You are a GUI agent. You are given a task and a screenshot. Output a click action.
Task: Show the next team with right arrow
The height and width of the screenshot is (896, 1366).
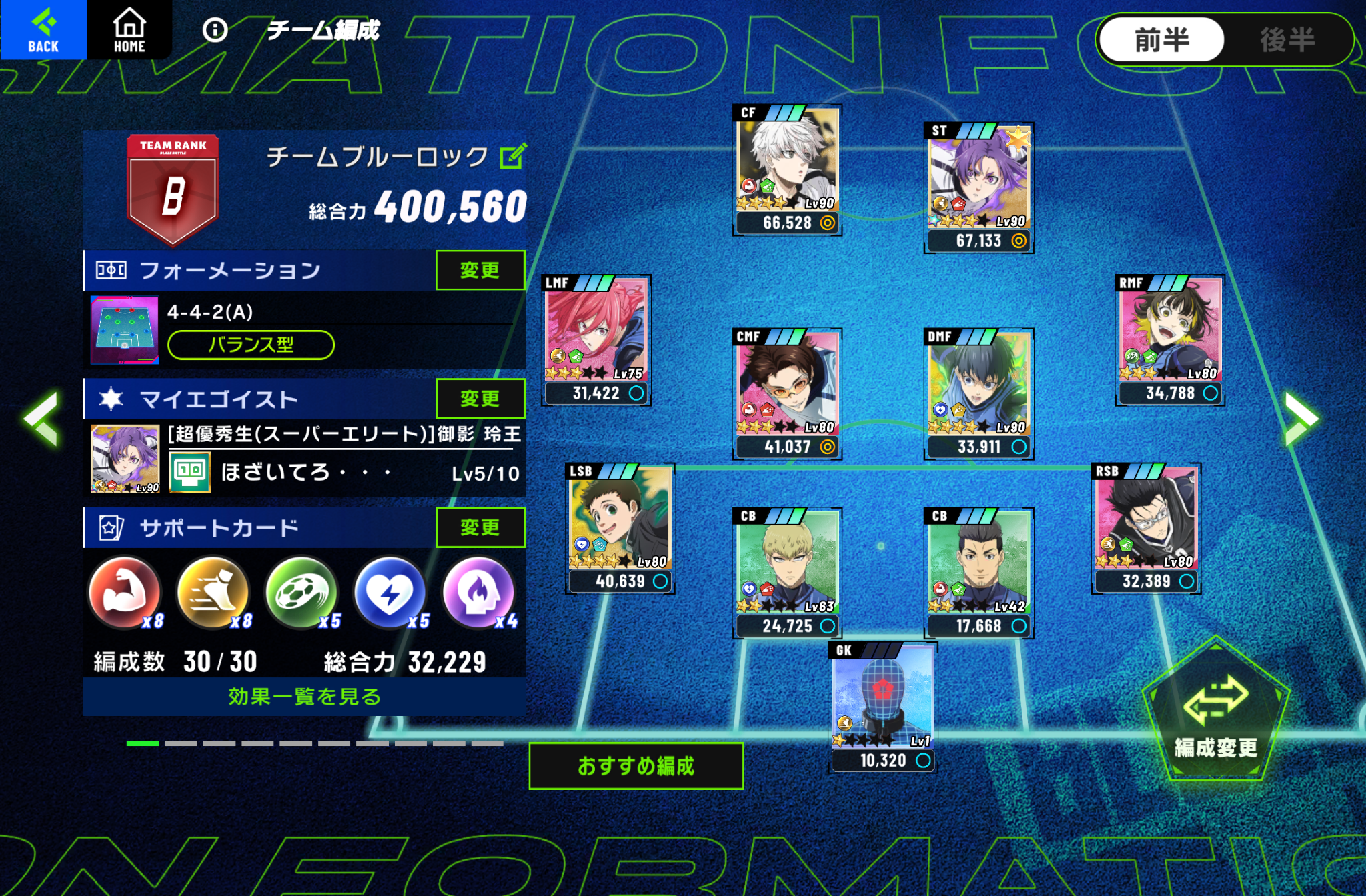(1301, 418)
